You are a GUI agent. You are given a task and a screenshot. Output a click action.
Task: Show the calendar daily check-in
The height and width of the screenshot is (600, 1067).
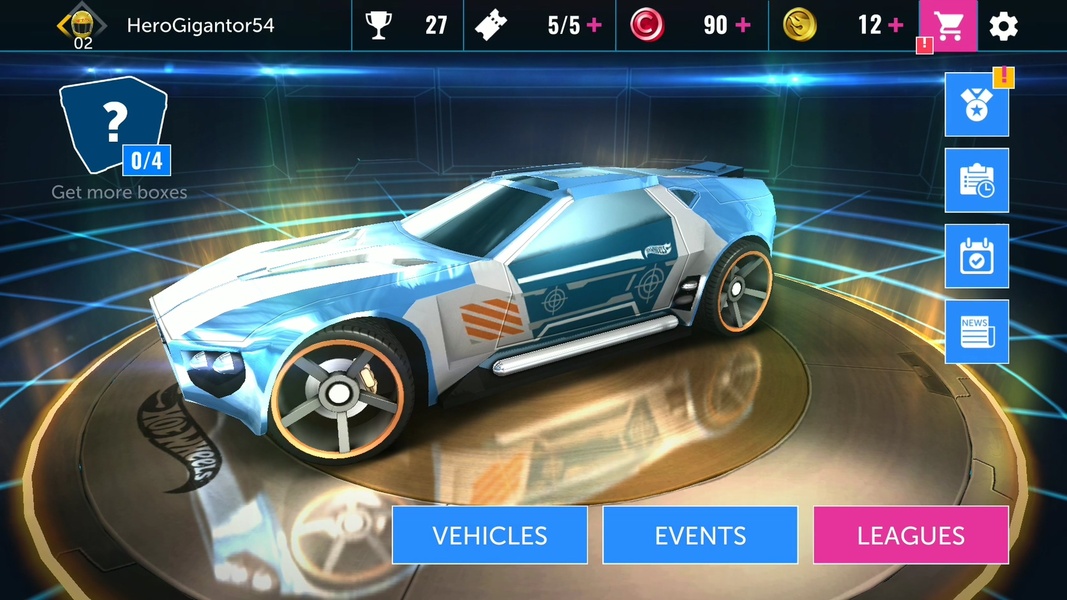(976, 256)
